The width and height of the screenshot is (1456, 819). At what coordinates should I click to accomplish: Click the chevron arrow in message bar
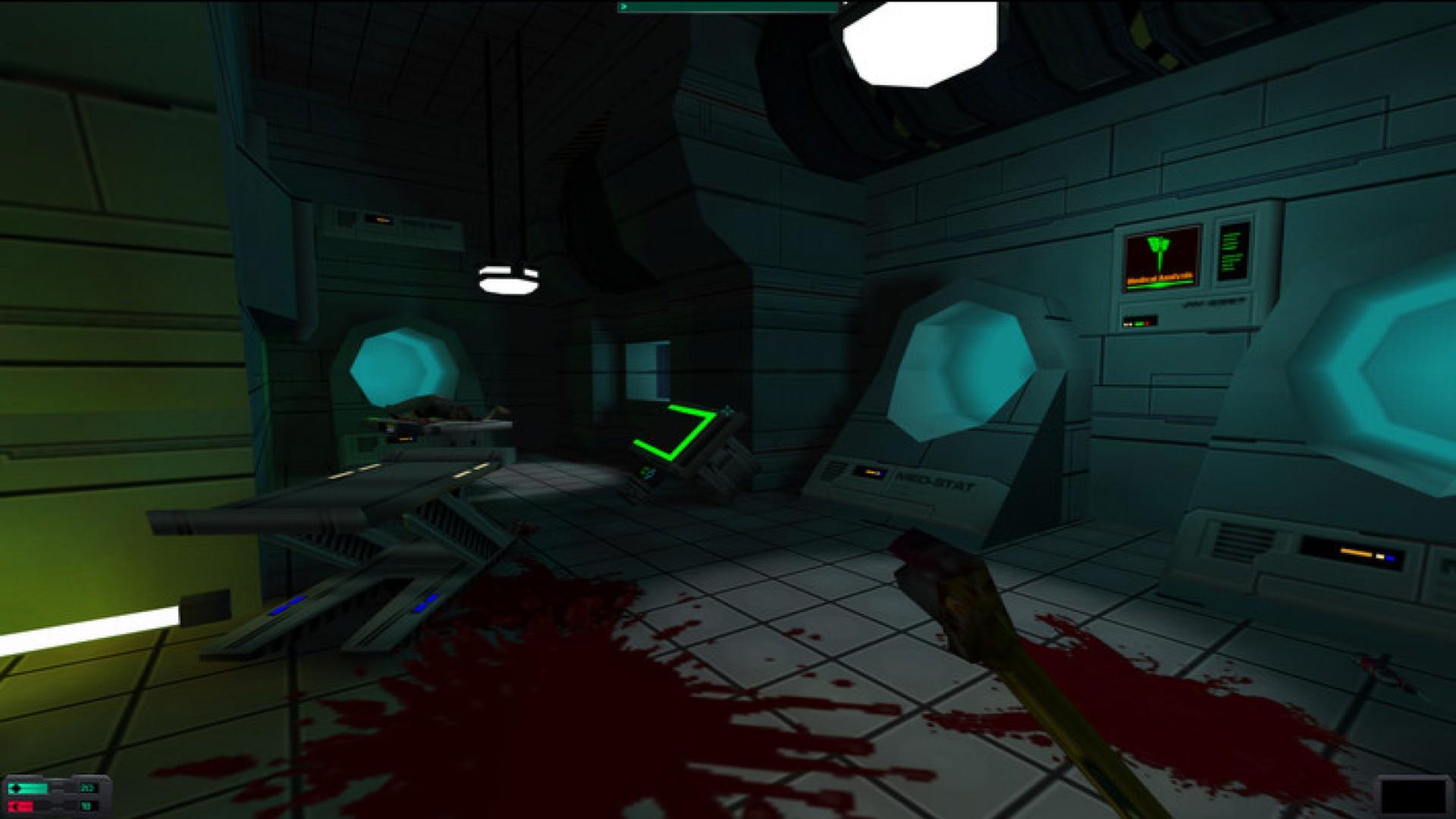(624, 6)
